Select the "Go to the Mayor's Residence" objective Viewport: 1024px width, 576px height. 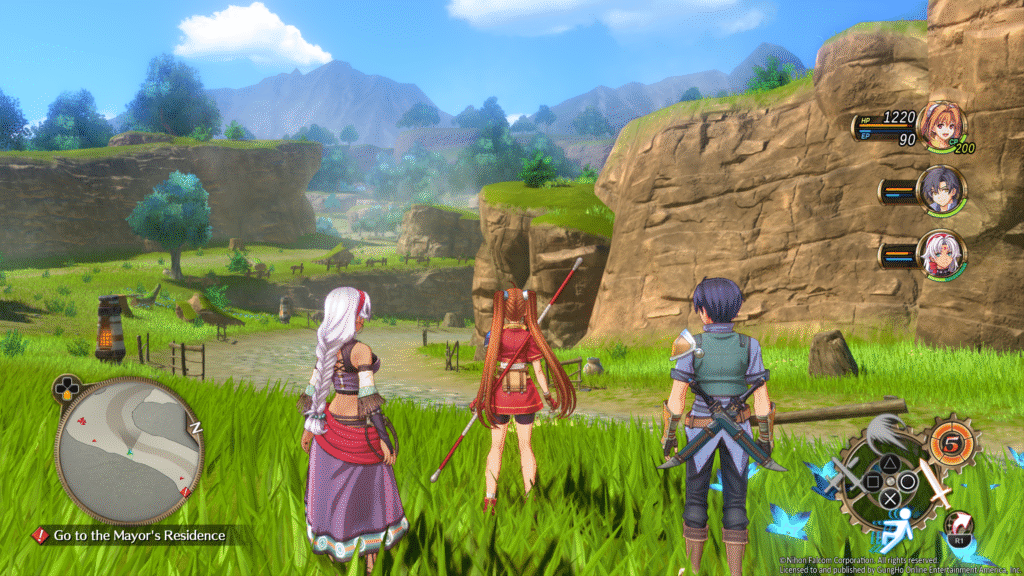(x=139, y=536)
